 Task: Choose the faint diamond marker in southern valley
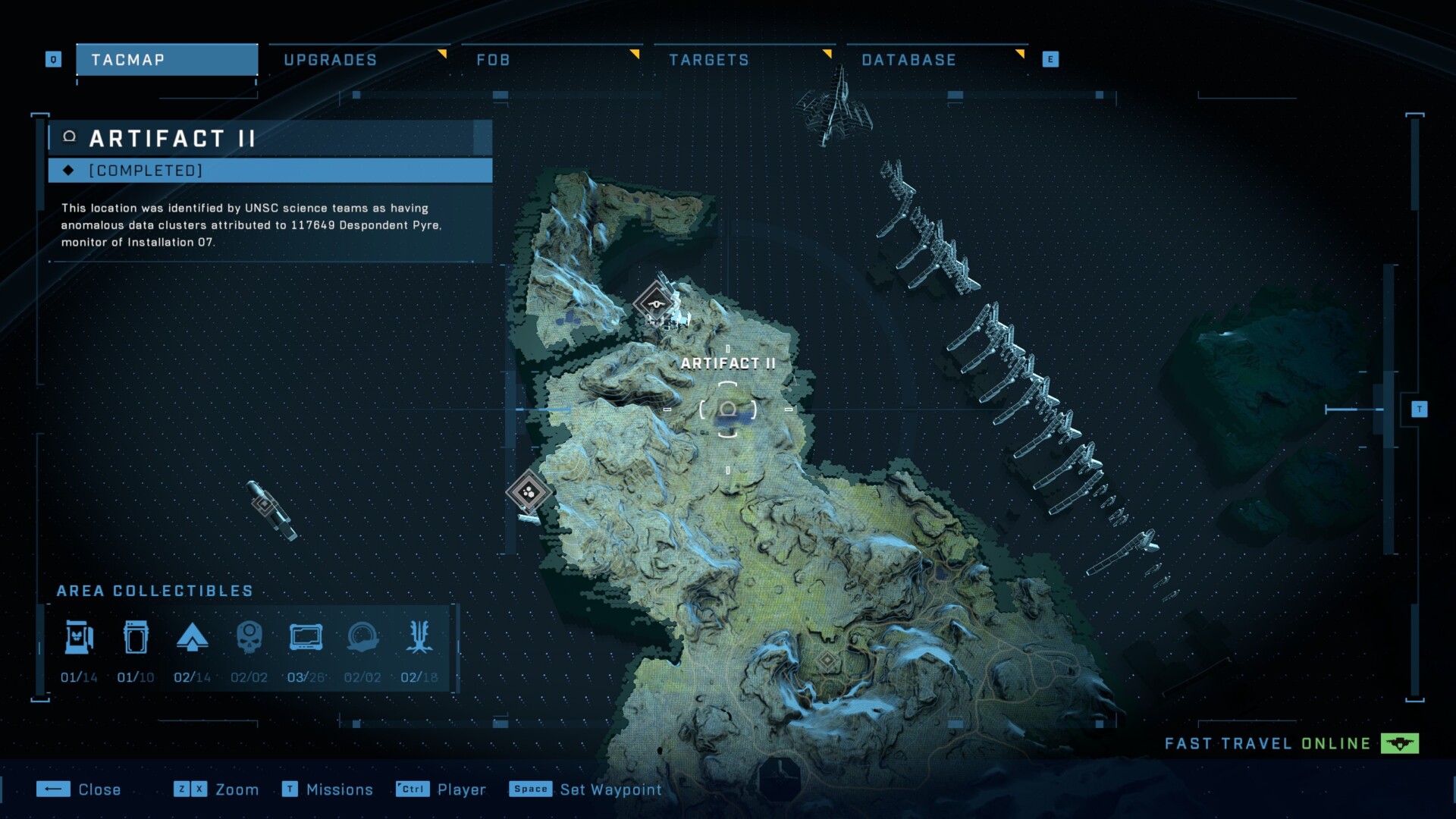pyautogui.click(x=827, y=661)
